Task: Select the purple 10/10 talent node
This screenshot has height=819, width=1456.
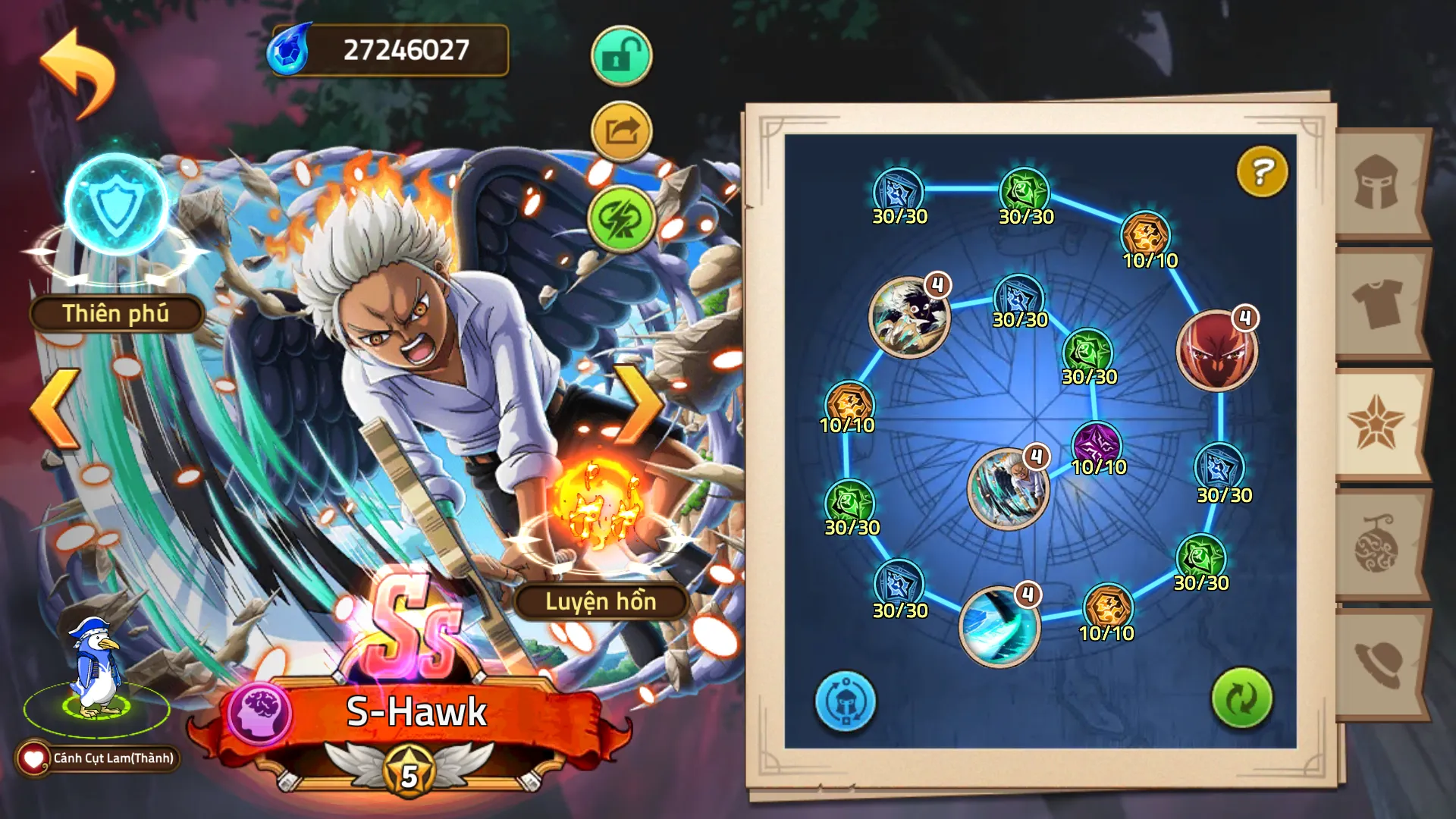Action: pos(1097,445)
